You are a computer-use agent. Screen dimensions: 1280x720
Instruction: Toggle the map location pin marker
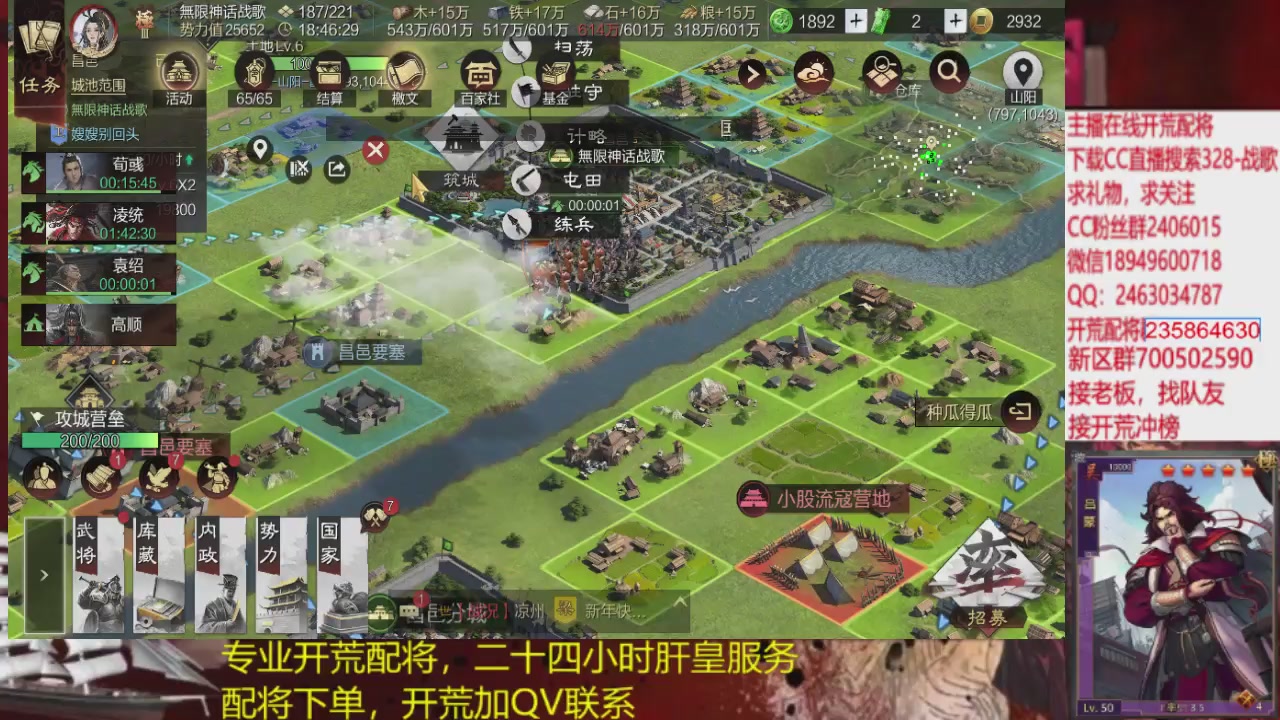[260, 152]
